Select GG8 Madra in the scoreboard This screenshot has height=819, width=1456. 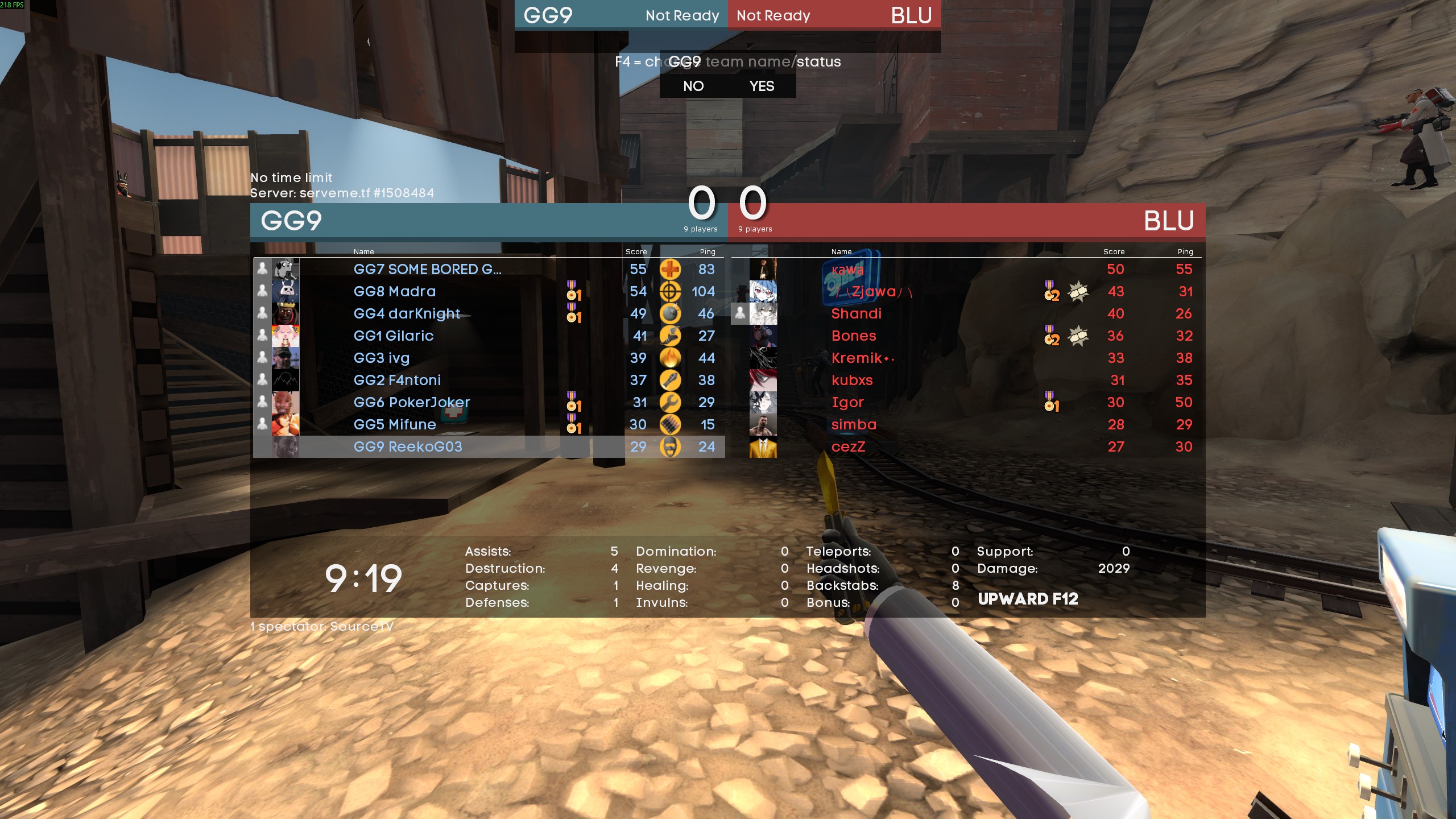(x=394, y=292)
